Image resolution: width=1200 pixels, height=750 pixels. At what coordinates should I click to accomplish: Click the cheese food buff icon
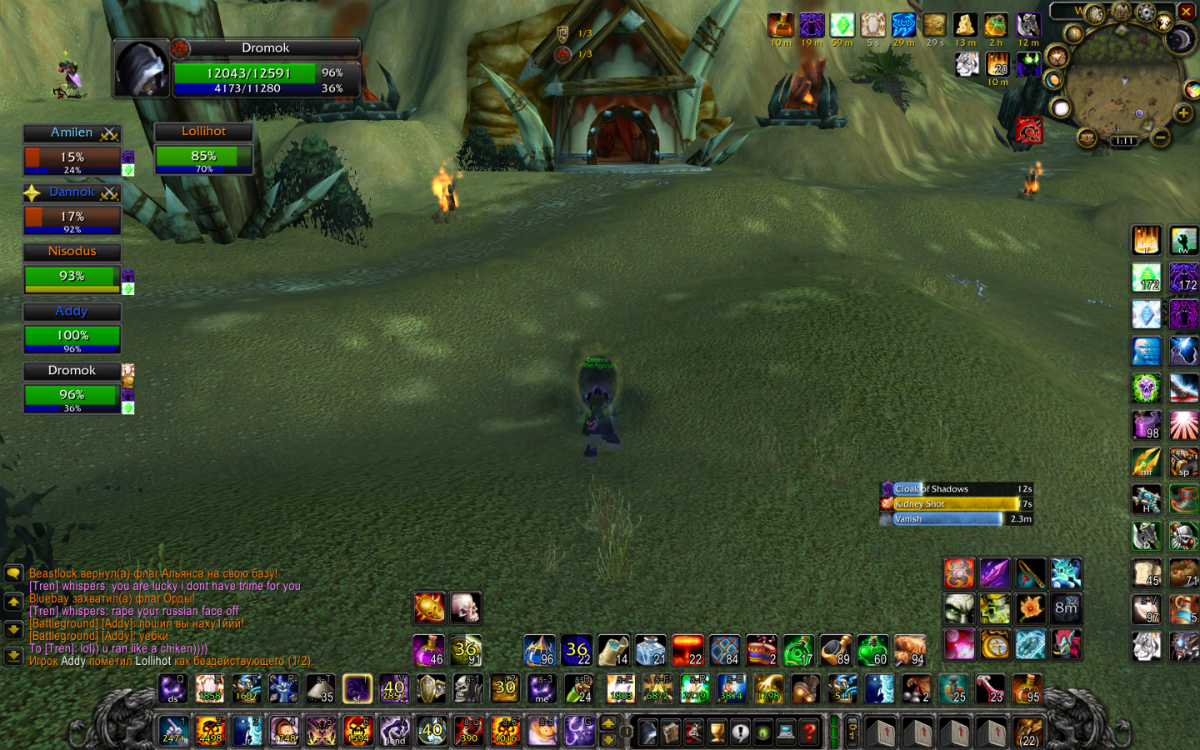tap(965, 25)
